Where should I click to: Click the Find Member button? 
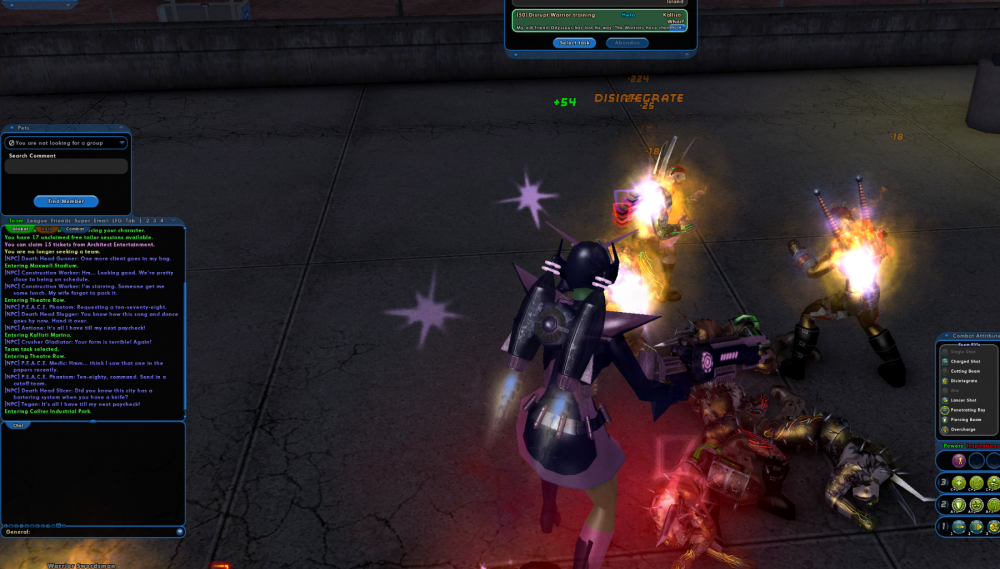[66, 201]
